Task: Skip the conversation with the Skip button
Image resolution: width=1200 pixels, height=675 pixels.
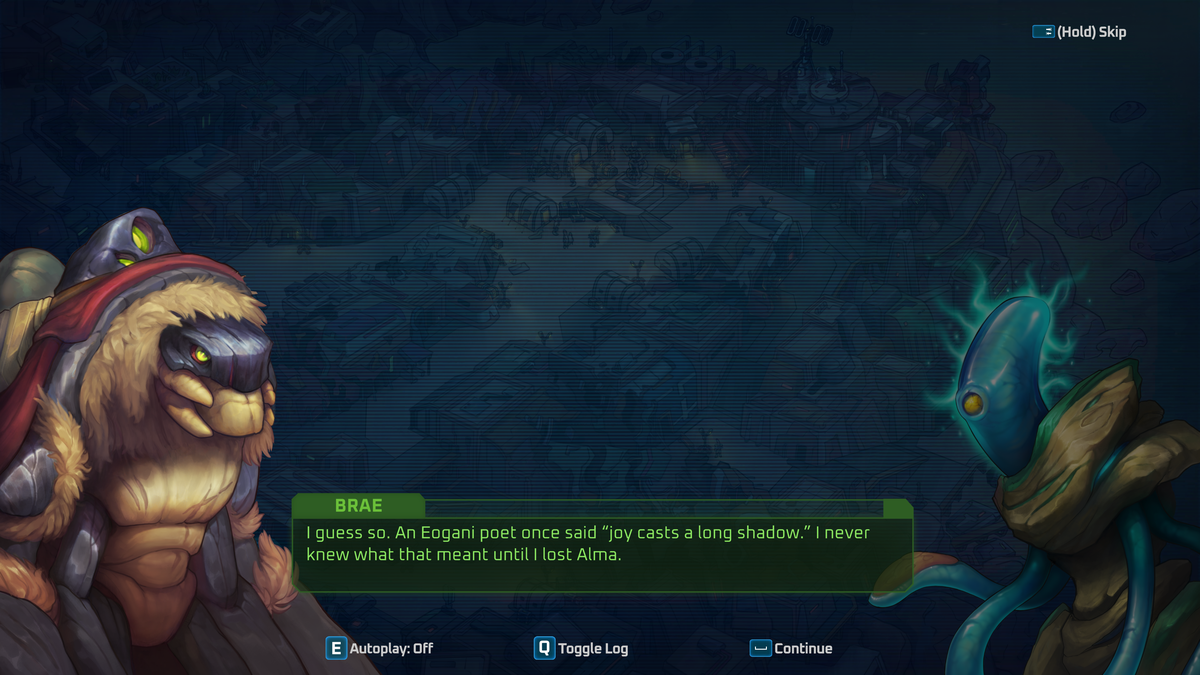Action: [1079, 32]
